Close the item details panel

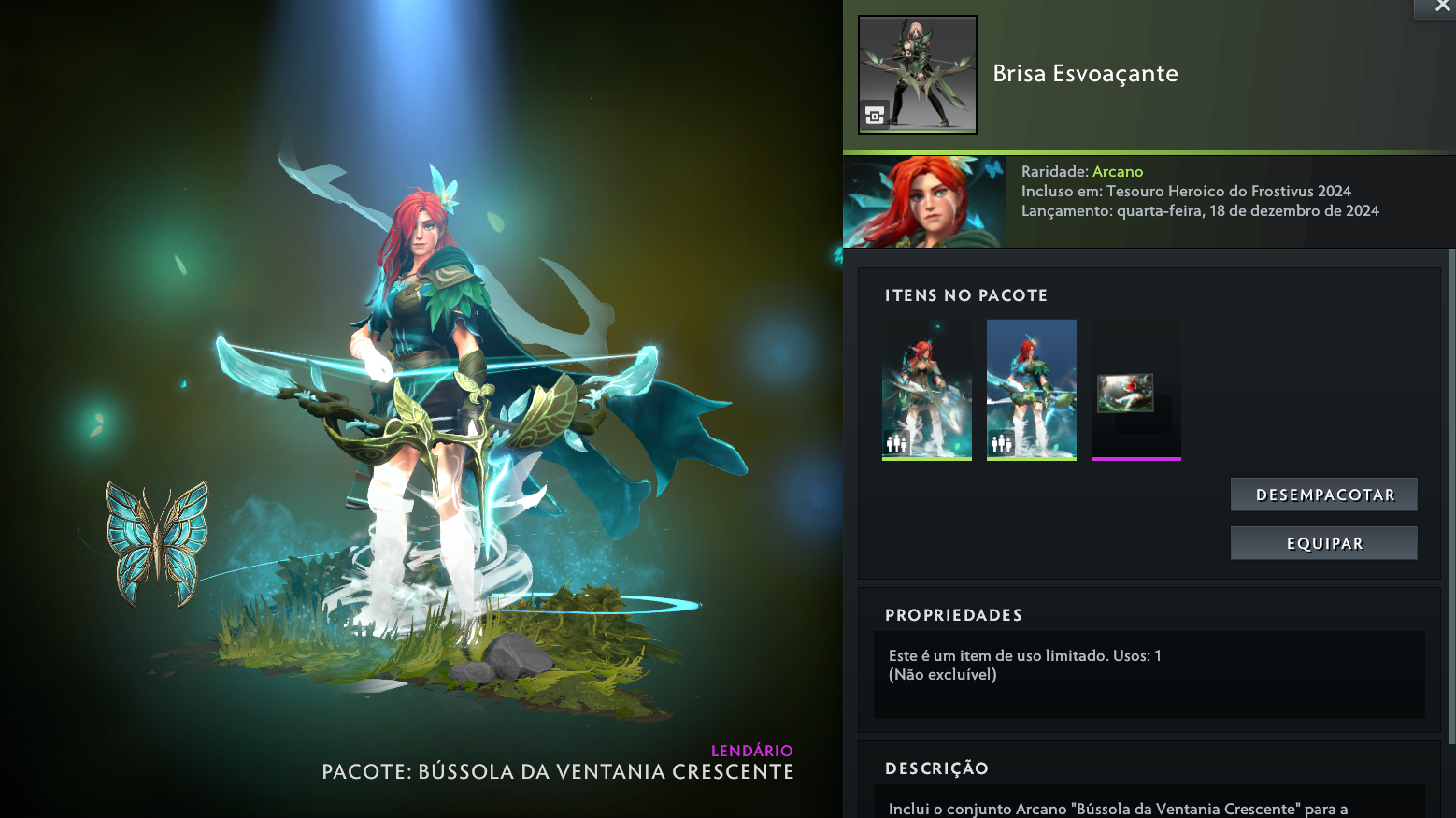tap(1441, 7)
